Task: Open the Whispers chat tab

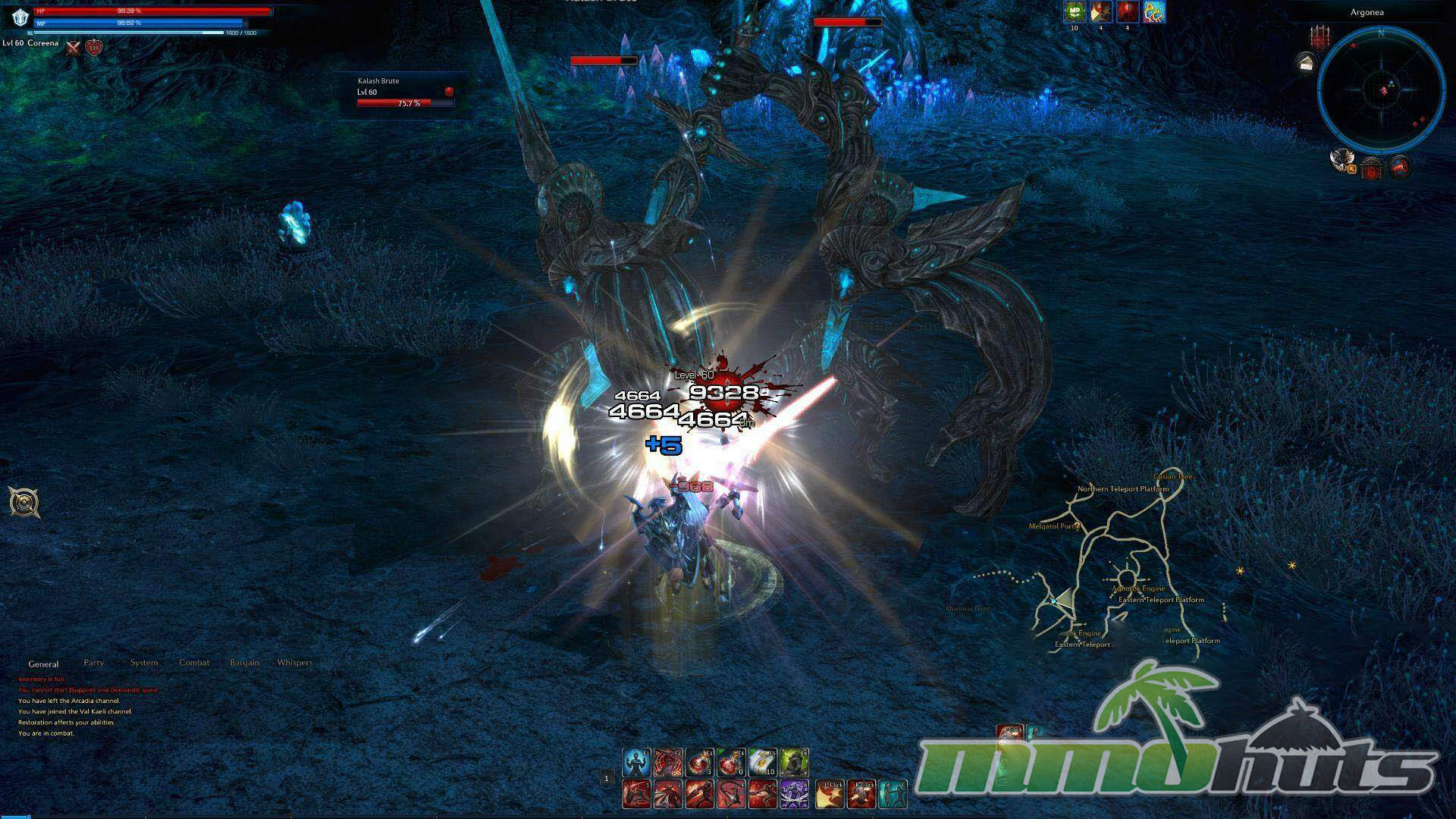Action: 295,663
